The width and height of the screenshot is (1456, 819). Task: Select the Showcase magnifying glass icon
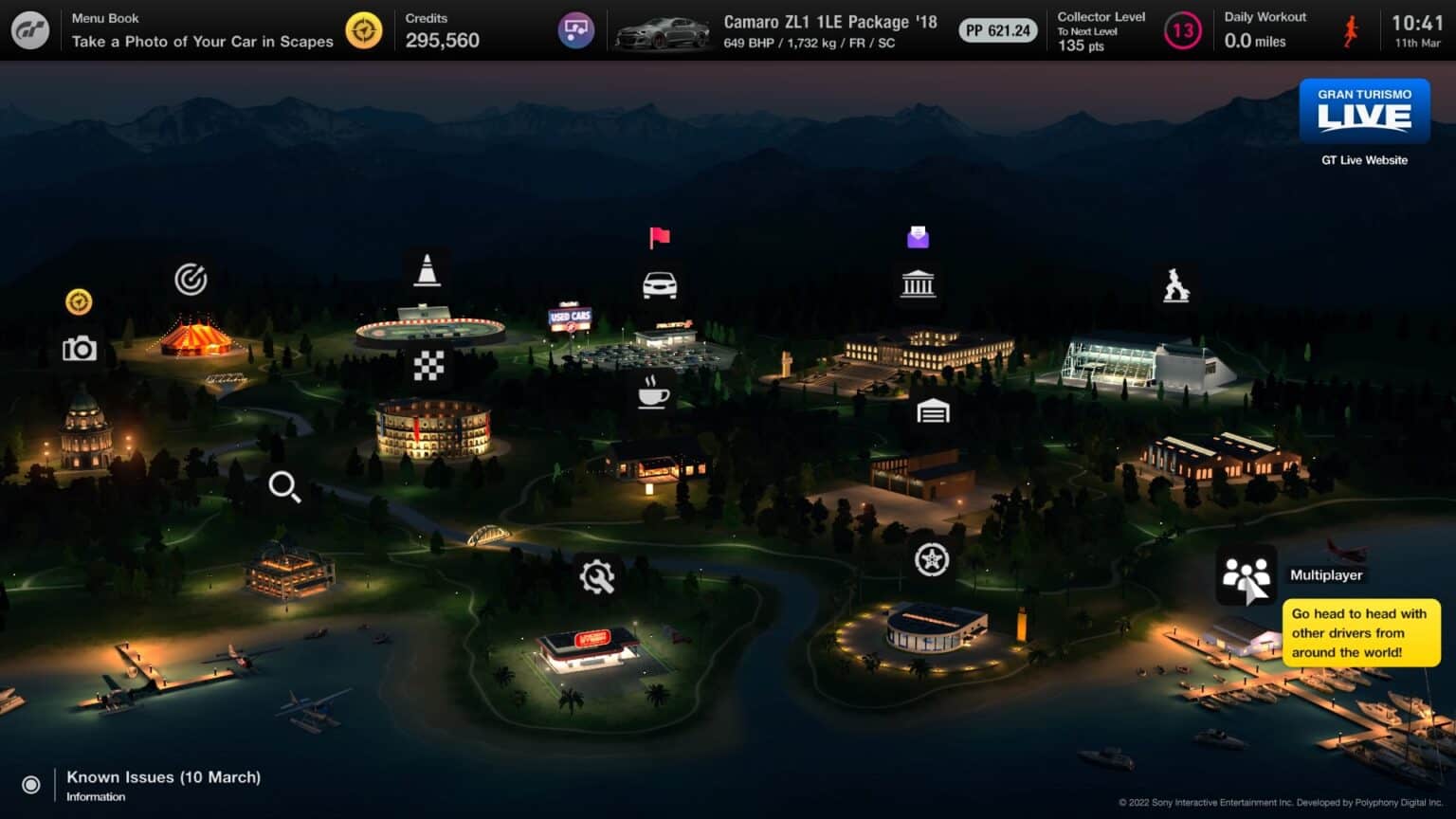pos(284,486)
